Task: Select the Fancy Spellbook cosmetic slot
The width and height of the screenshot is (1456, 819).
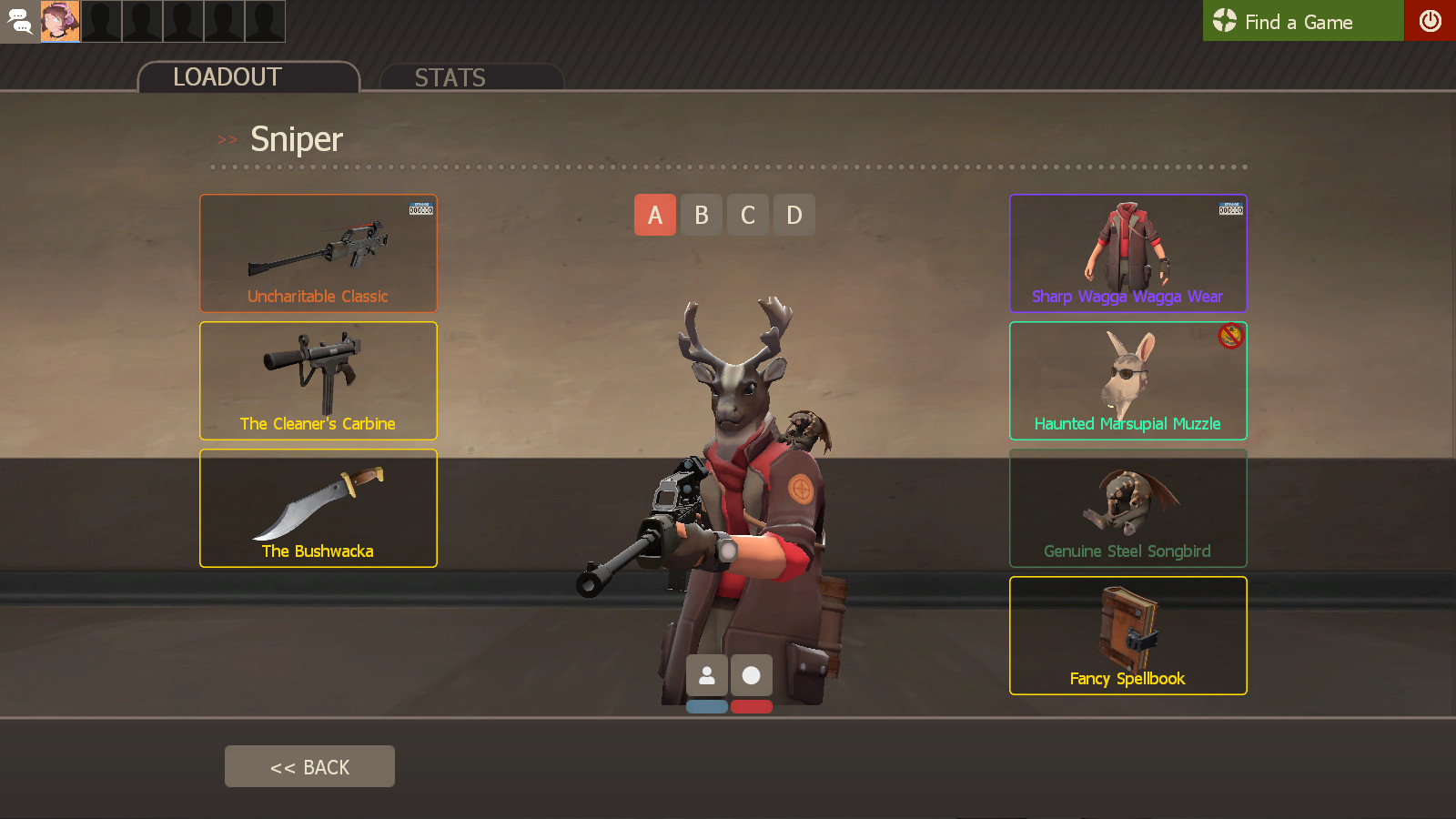Action: [1127, 634]
